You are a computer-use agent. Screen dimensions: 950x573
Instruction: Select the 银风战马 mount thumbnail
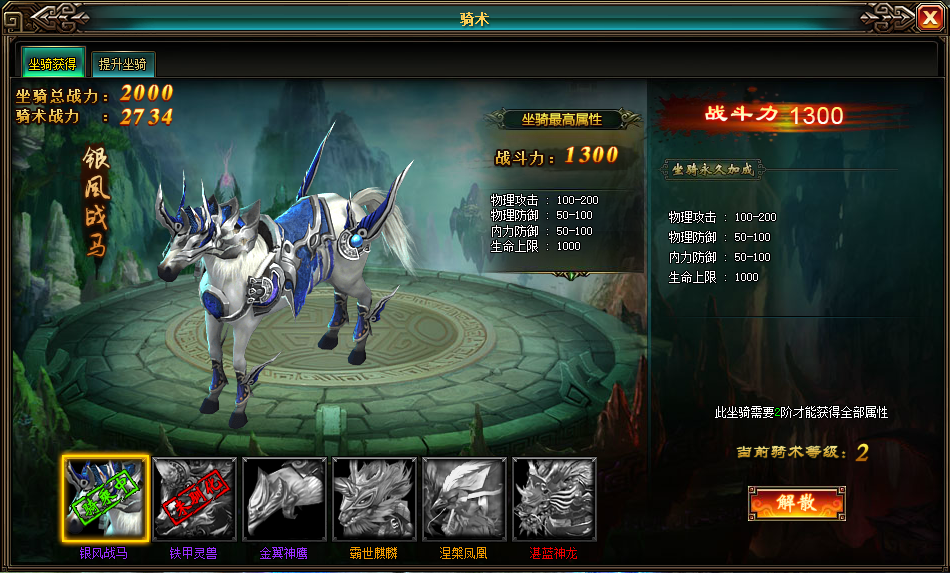tap(105, 499)
